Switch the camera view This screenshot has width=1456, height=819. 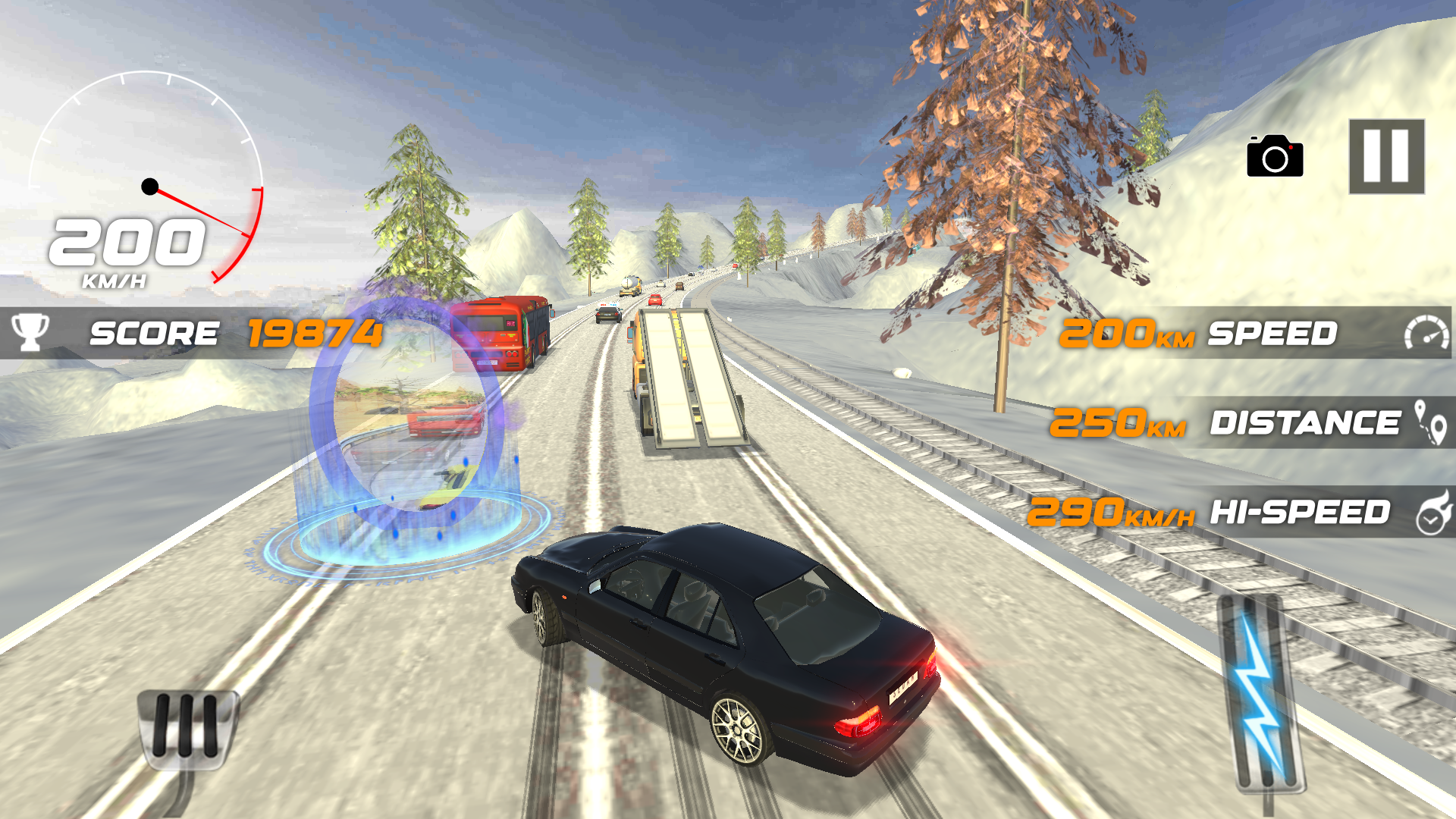[x=1275, y=157]
